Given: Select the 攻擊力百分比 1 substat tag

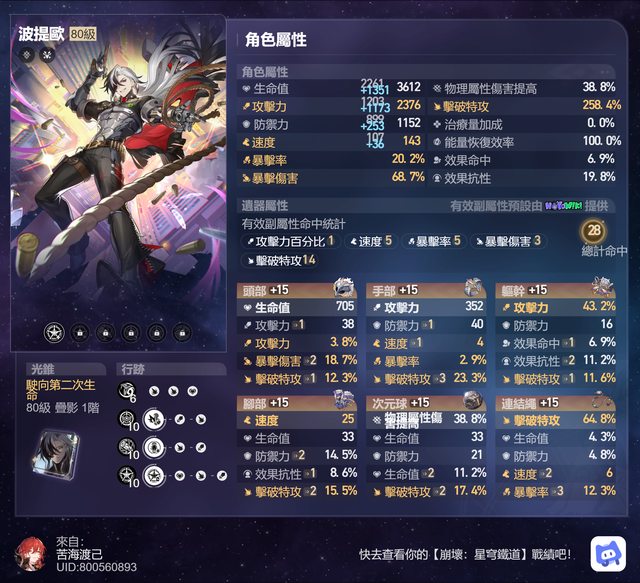Looking at the screenshot, I should click(289, 241).
